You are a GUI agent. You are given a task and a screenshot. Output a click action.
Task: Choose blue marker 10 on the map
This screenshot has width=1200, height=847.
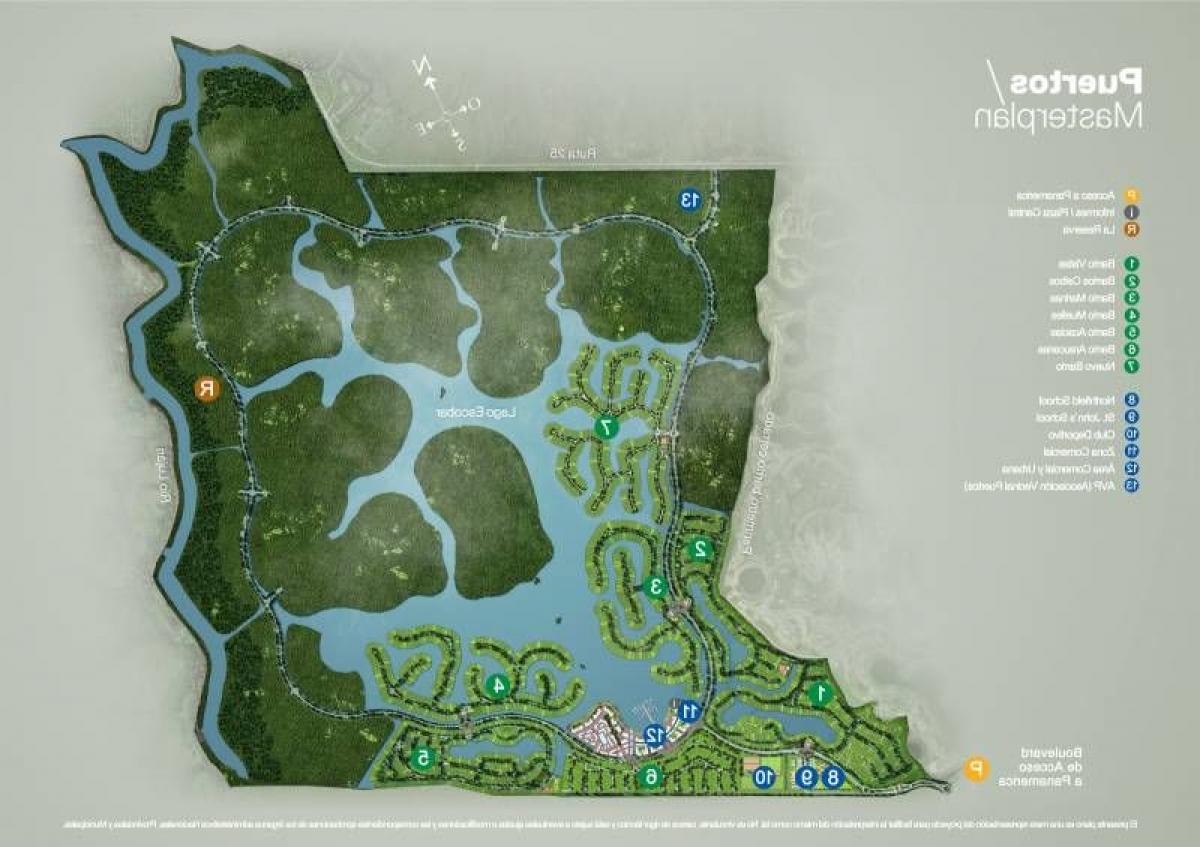764,777
